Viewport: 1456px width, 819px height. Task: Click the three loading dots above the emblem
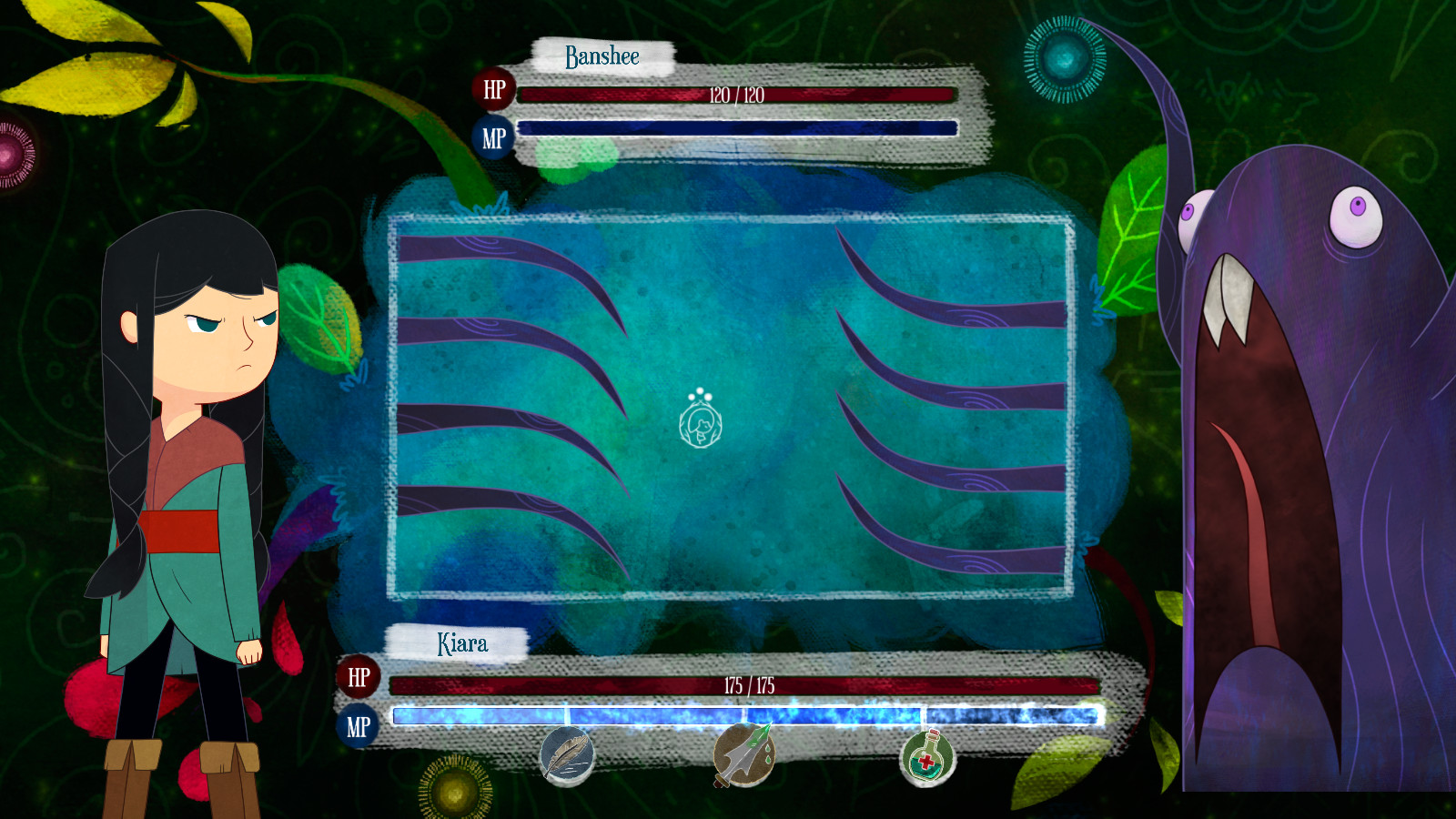coord(700,396)
